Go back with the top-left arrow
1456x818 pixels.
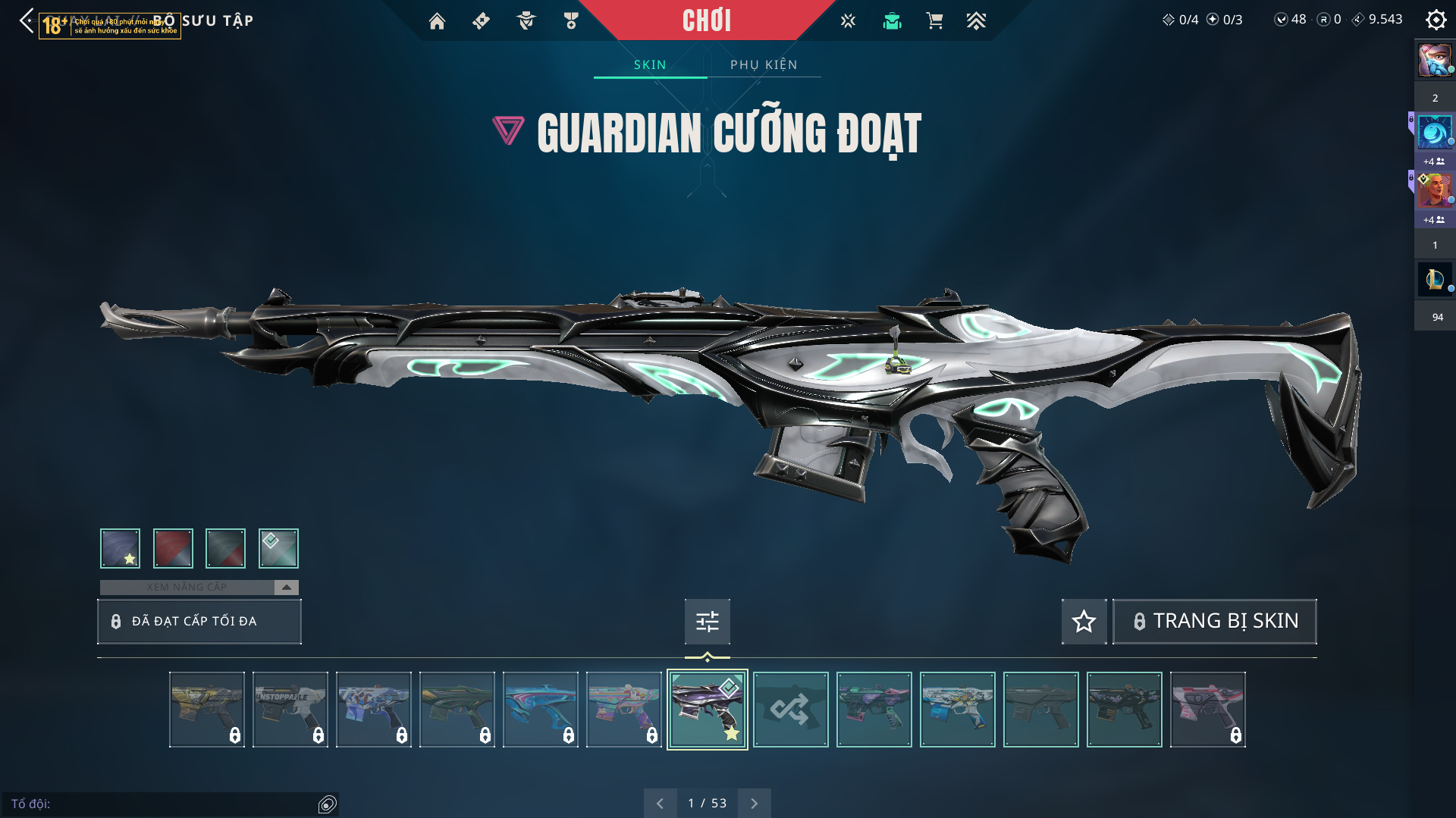[x=27, y=20]
